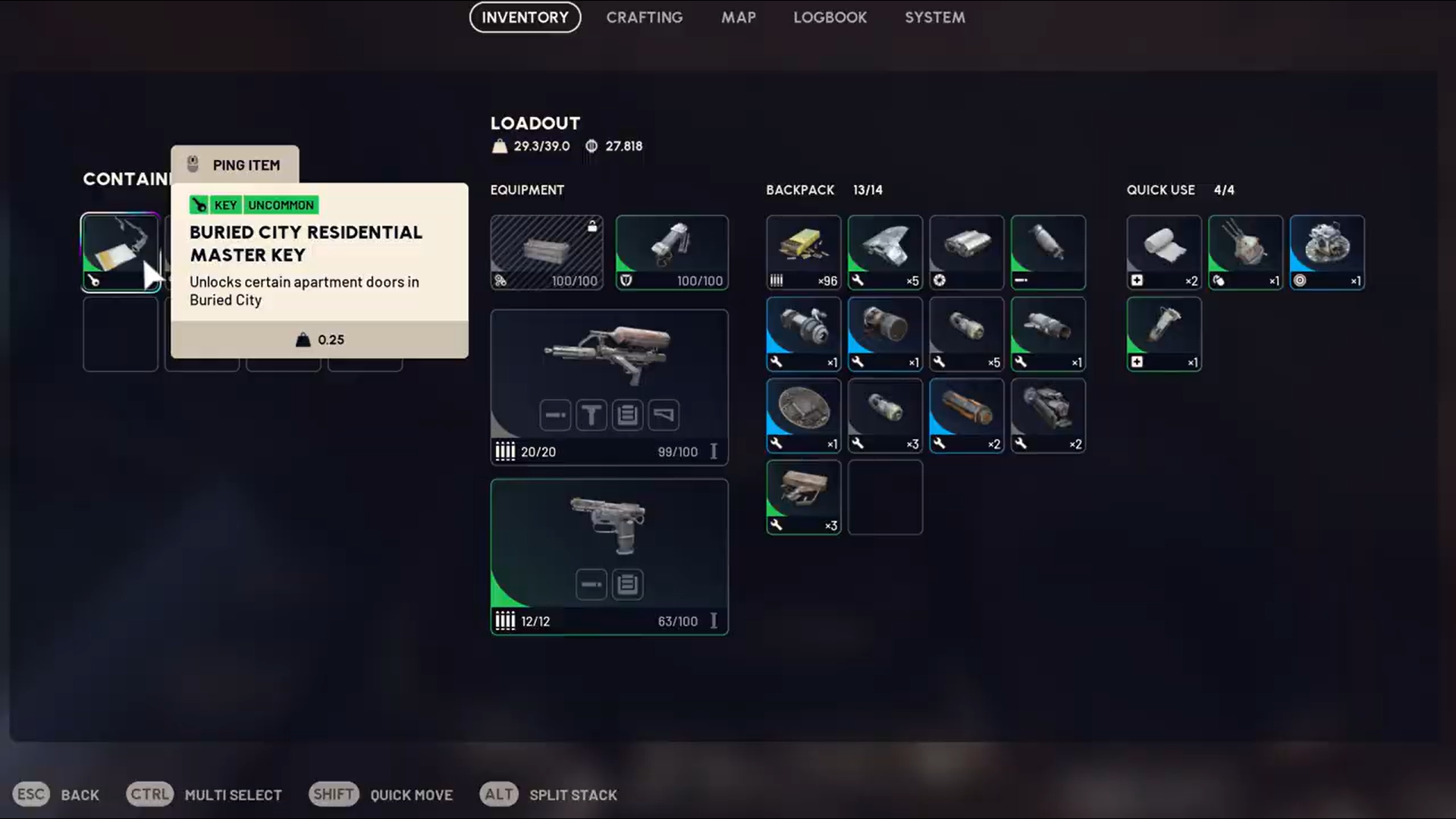Select the metal scrap stack of five

tap(885, 253)
